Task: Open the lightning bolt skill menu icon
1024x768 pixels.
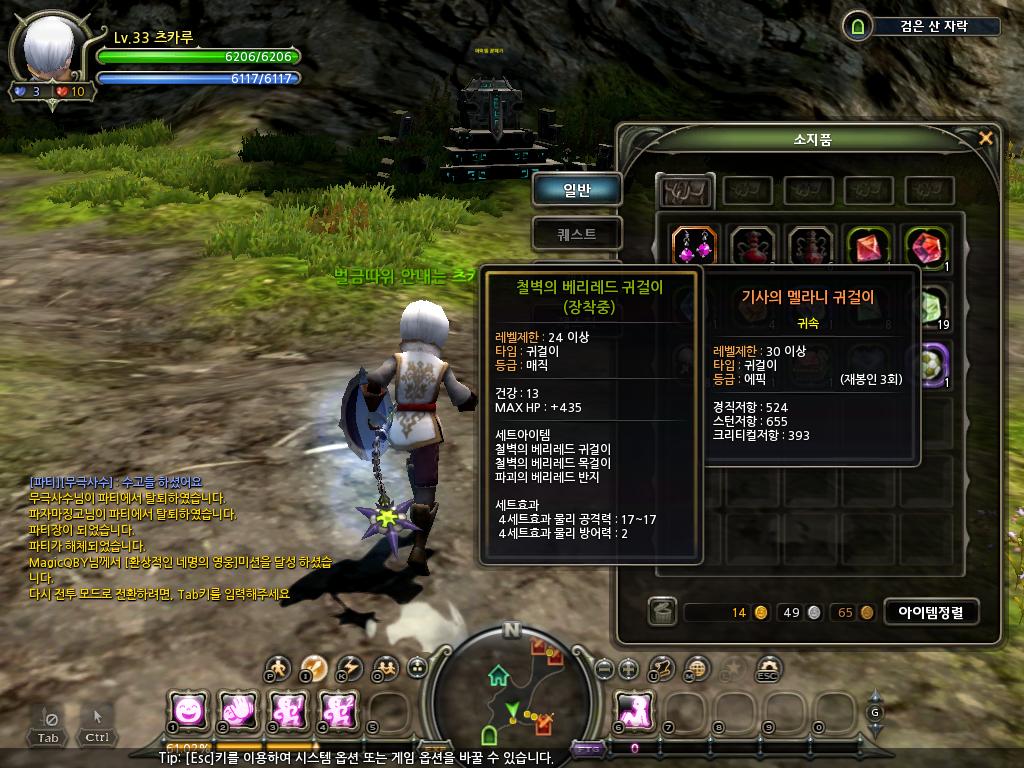Action: click(349, 667)
